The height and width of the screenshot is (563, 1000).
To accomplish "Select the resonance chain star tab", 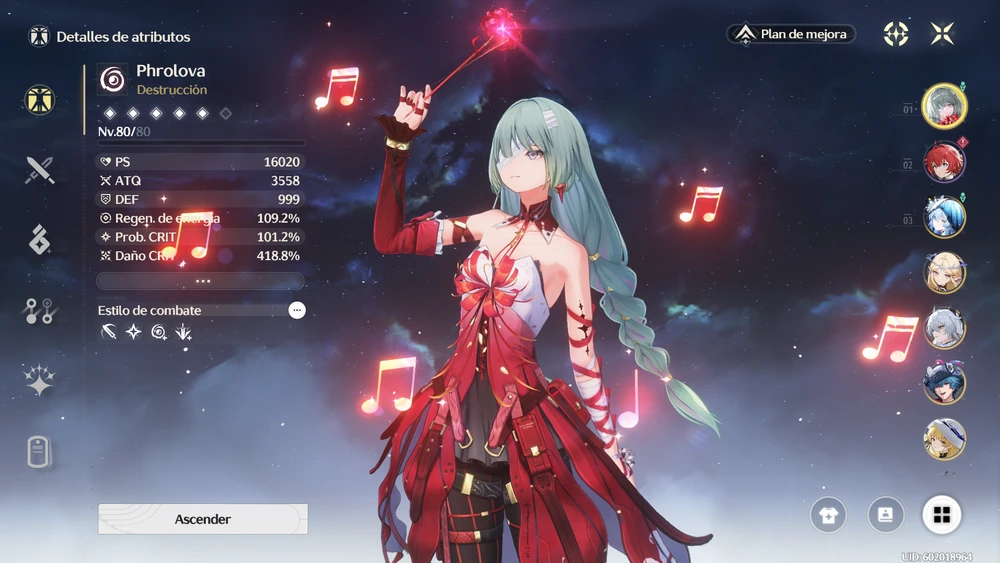I will pos(39,381).
